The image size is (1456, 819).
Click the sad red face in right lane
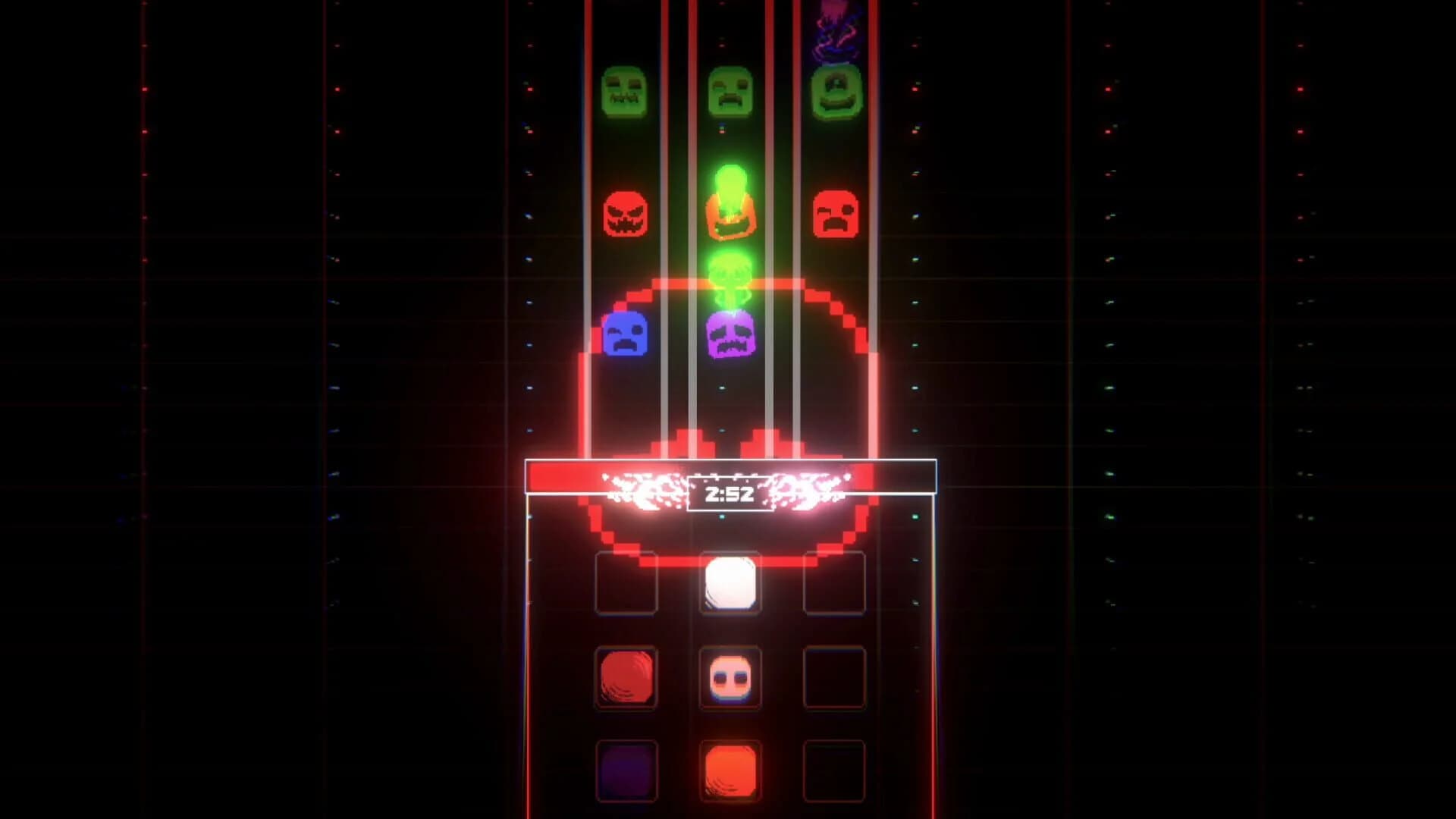click(x=836, y=216)
